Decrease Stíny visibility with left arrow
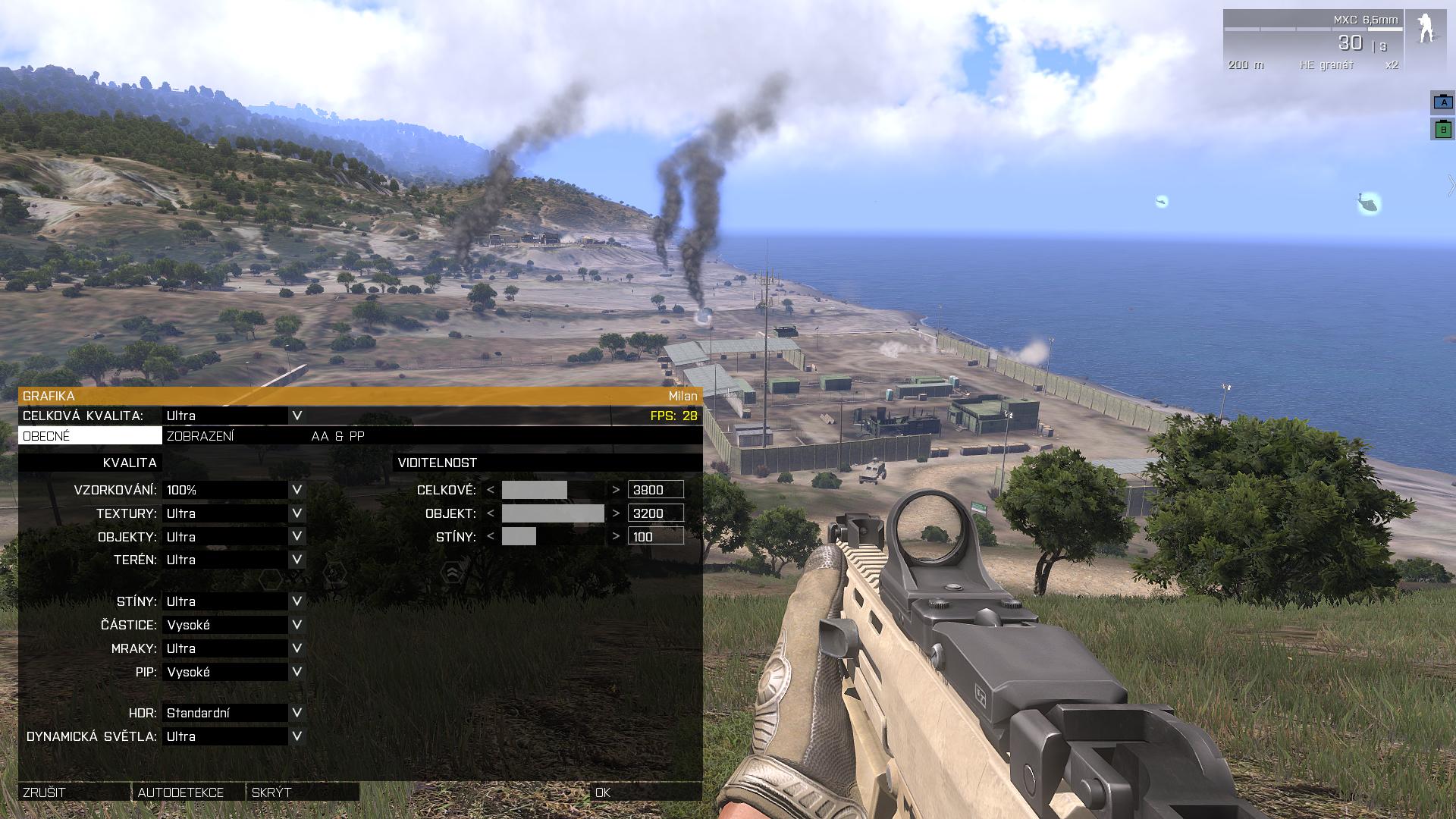Image resolution: width=1456 pixels, height=819 pixels. (x=491, y=537)
